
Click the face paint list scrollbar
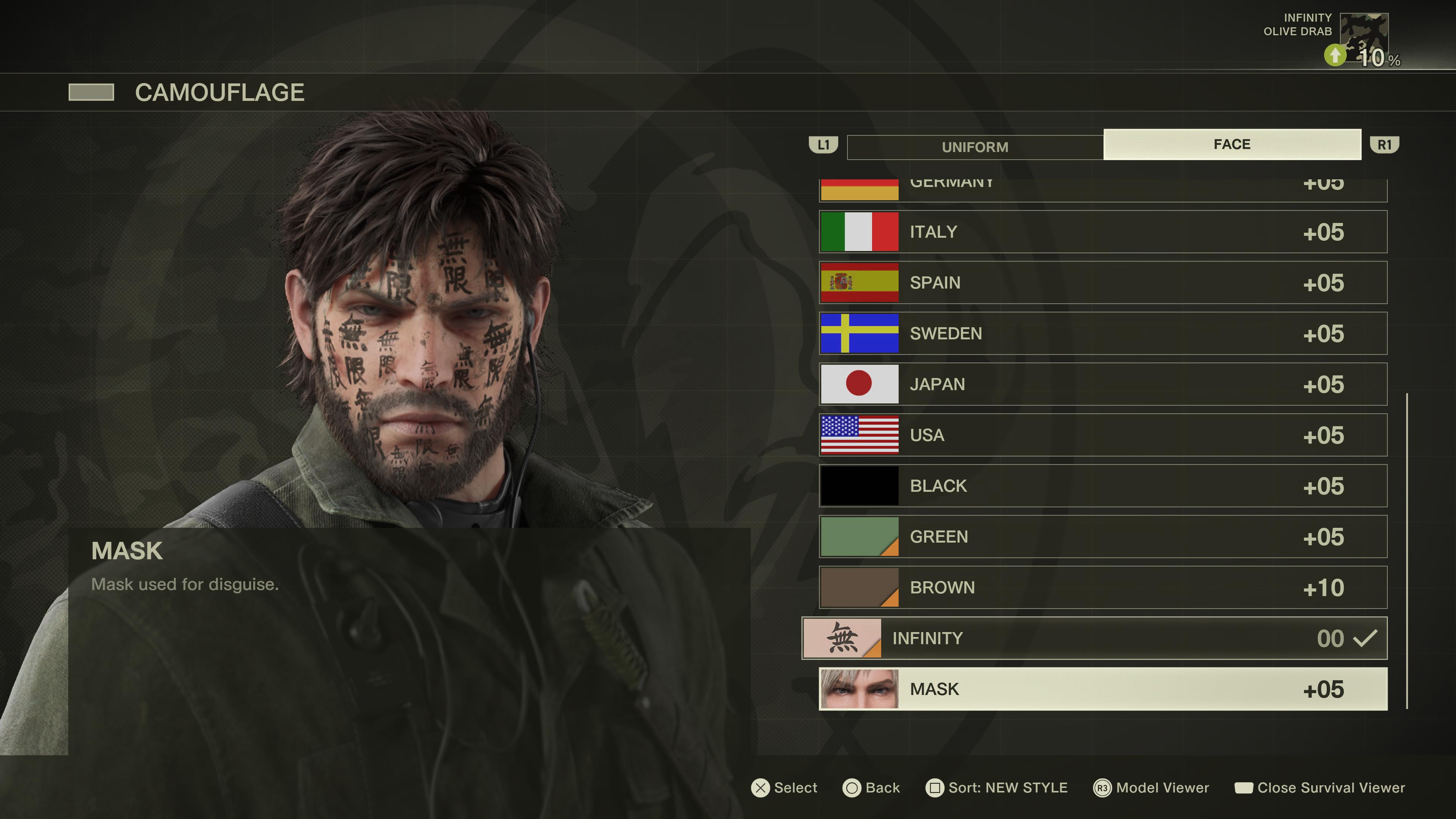[x=1407, y=551]
